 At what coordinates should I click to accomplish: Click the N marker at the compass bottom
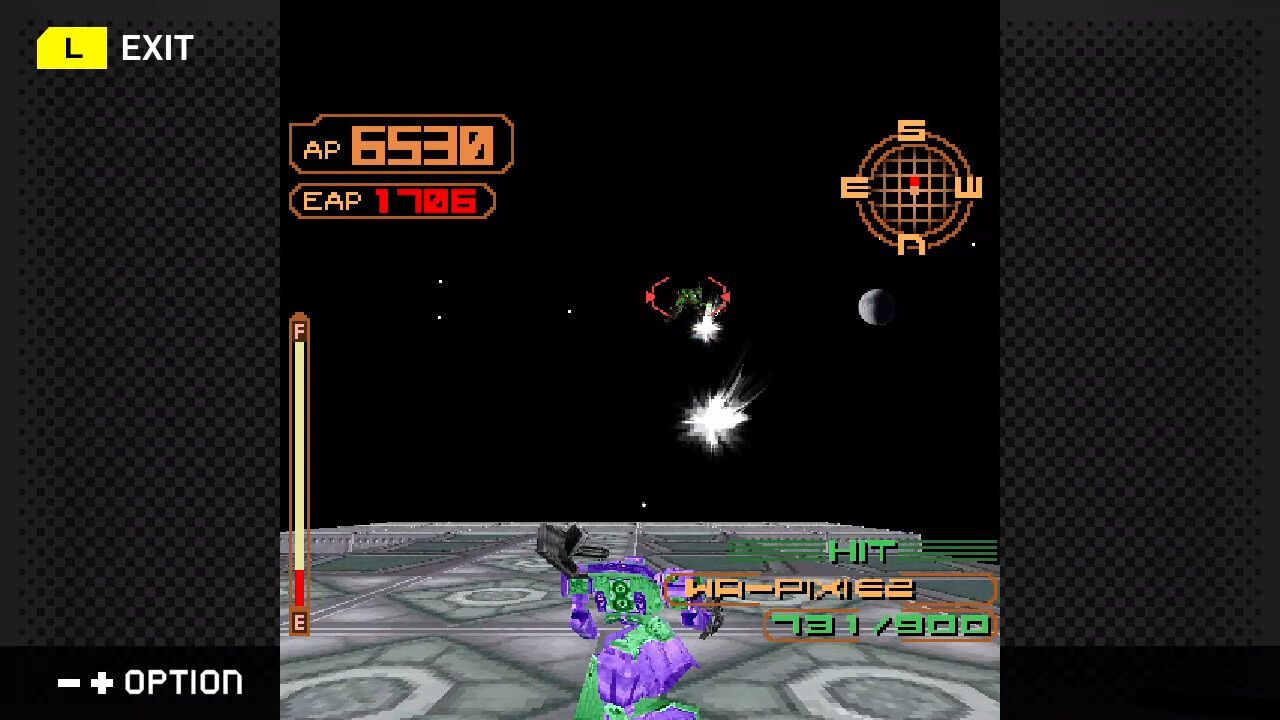click(911, 243)
